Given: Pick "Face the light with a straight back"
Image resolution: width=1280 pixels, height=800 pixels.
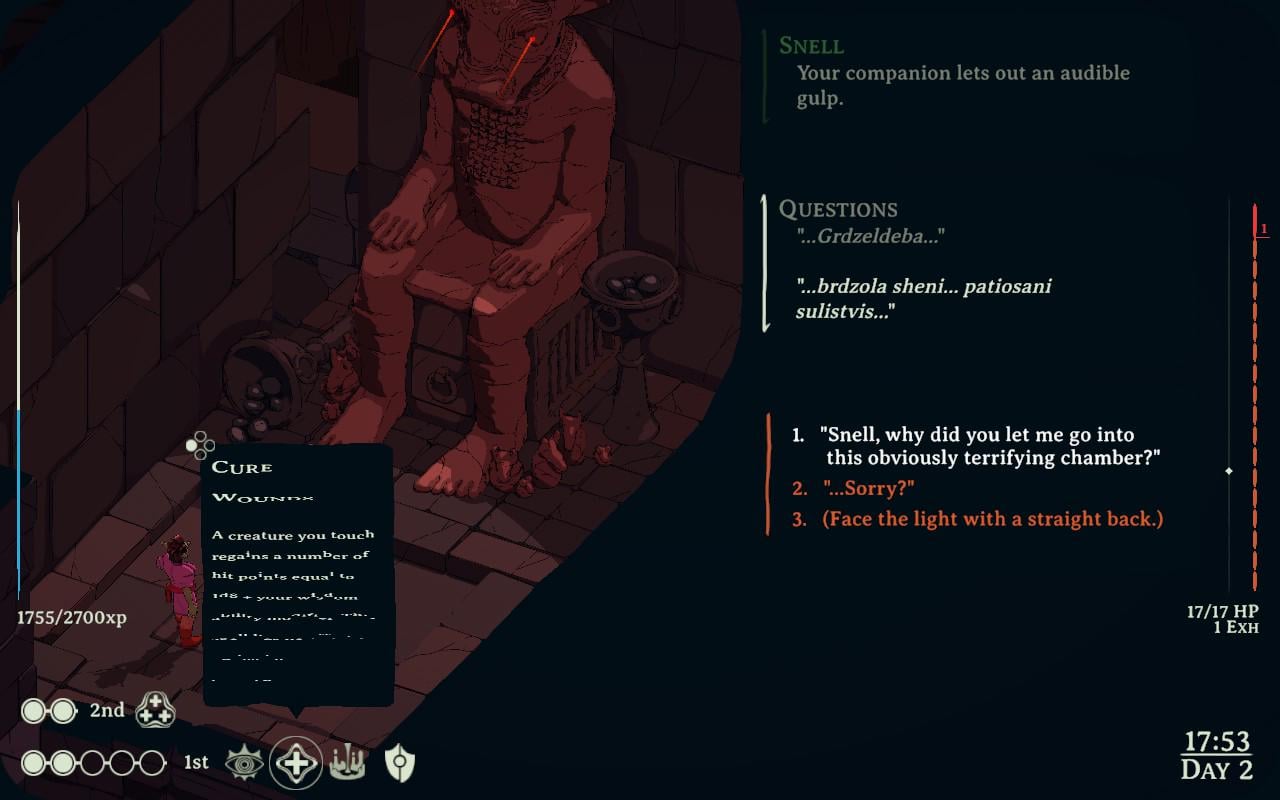Looking at the screenshot, I should click(992, 519).
